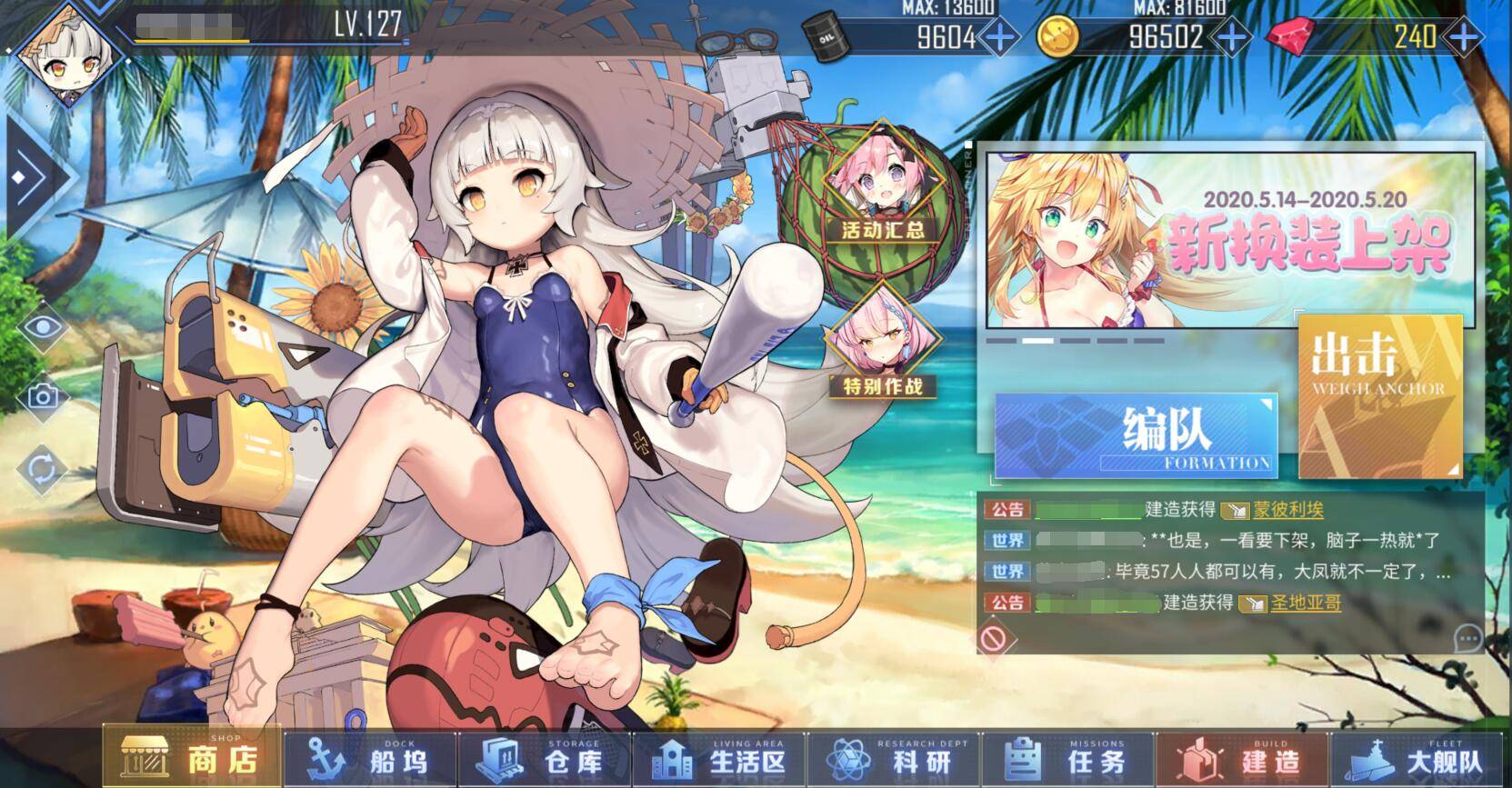This screenshot has width=1512, height=788.
Task: Expand the left side arrow panel
Action: [33, 177]
